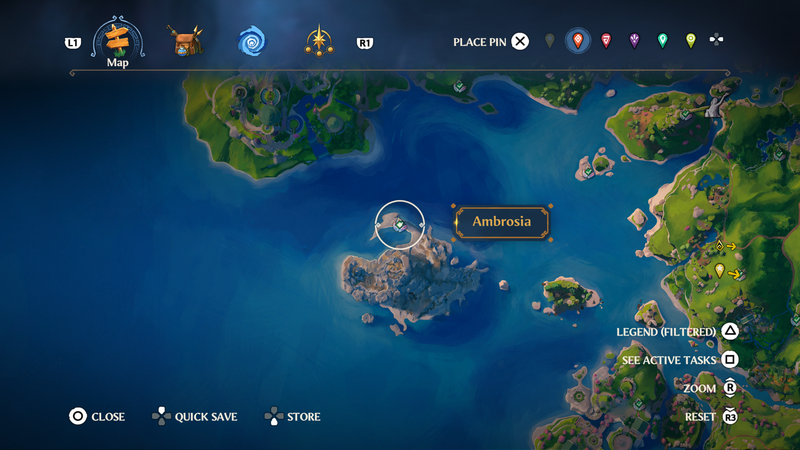Viewport: 800px width, 450px height.
Task: Select the red map pin
Action: pos(606,41)
